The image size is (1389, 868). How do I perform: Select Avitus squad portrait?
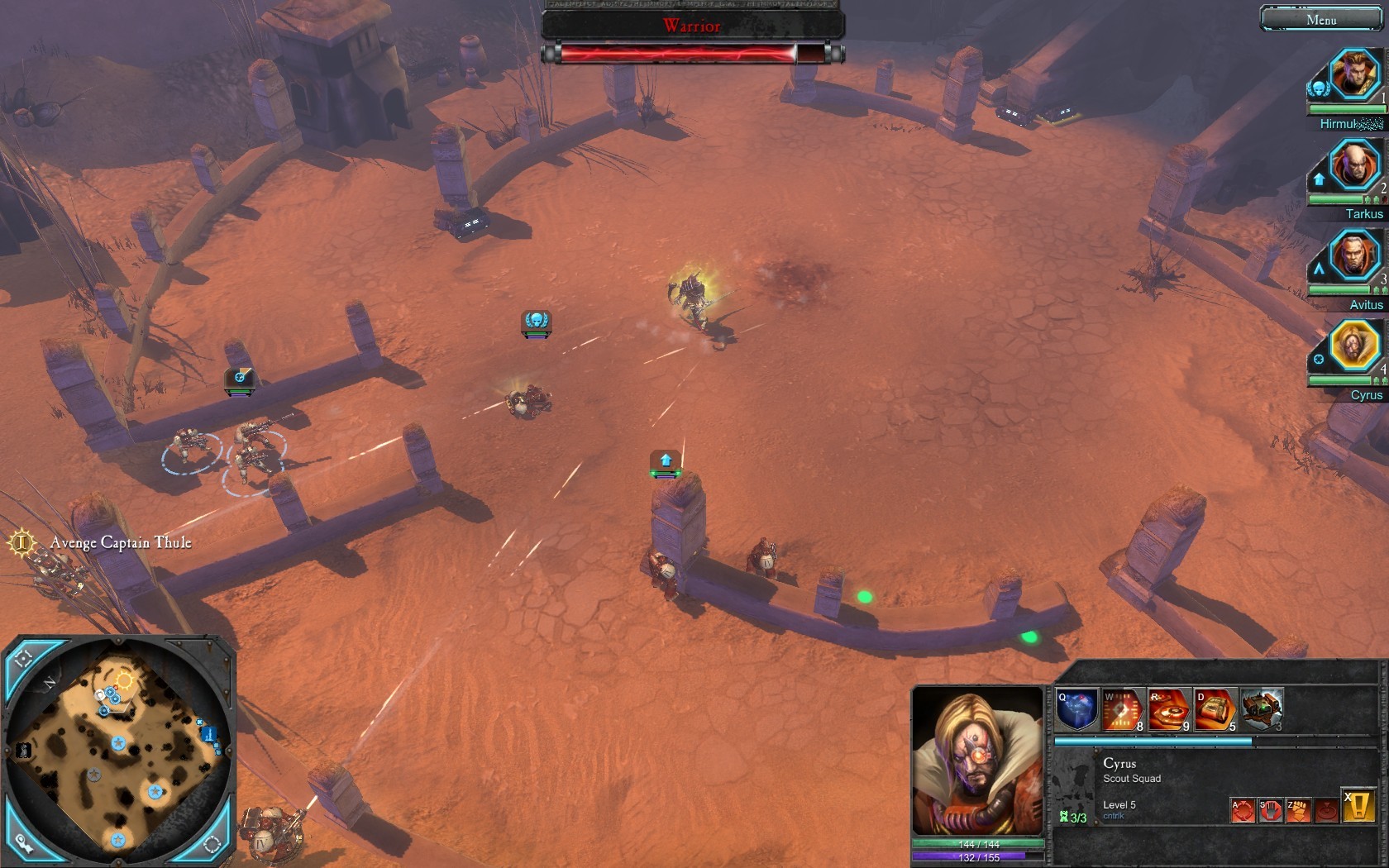[x=1354, y=255]
